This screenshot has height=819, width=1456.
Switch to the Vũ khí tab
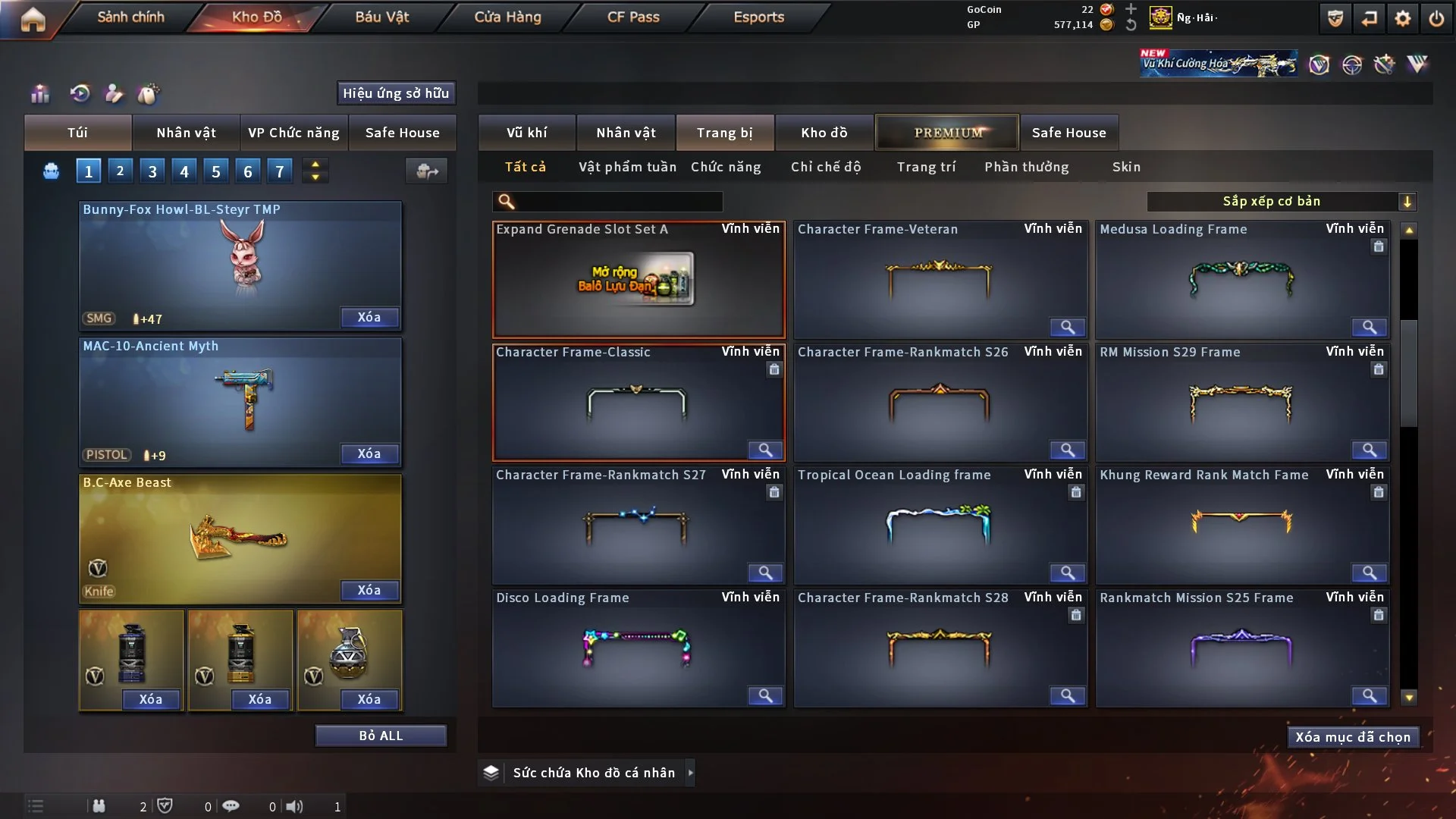526,133
